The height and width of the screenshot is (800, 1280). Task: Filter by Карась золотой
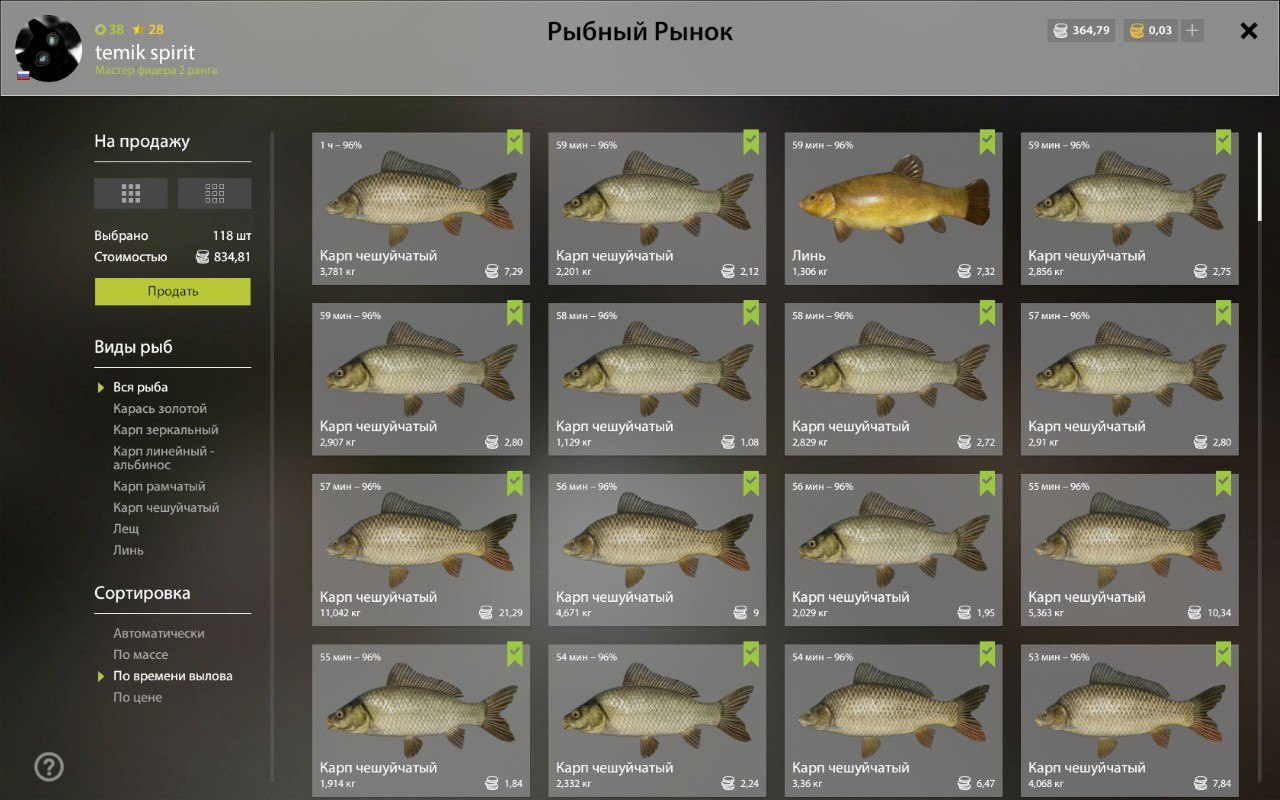[160, 409]
